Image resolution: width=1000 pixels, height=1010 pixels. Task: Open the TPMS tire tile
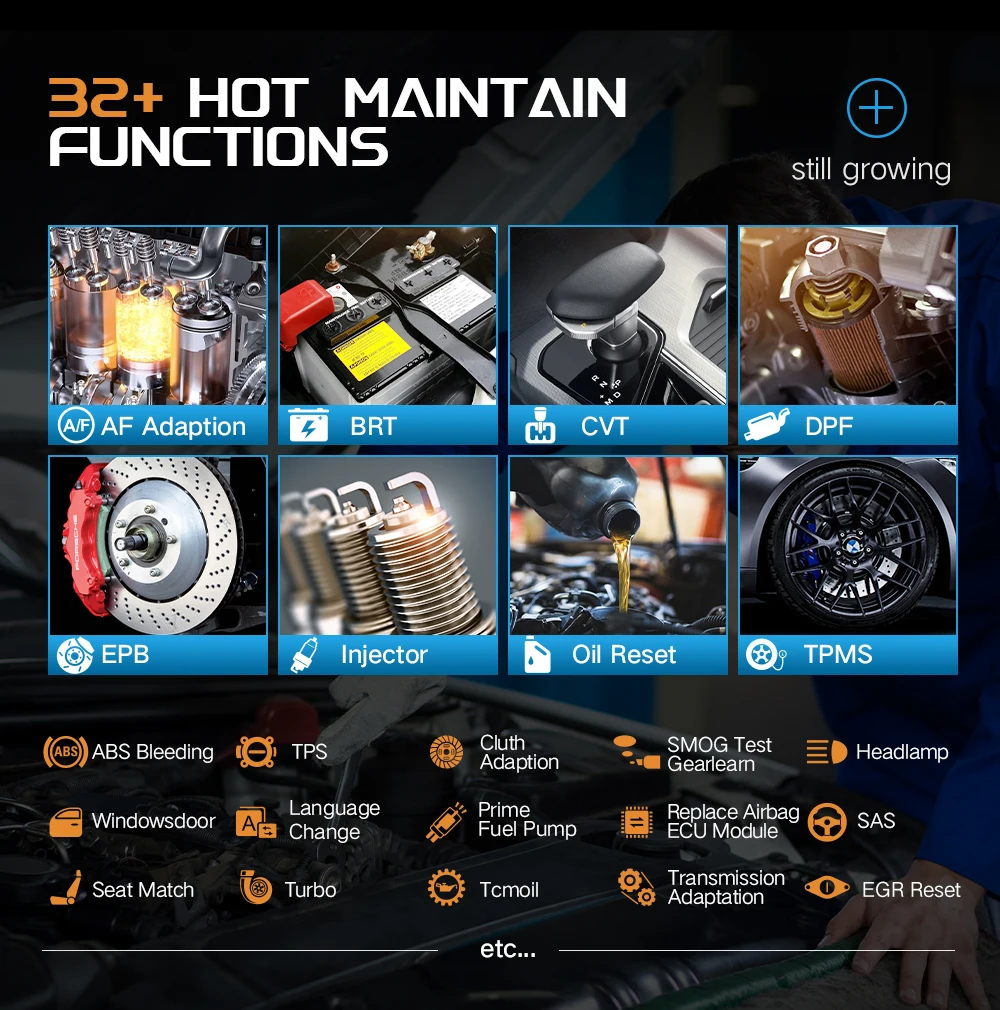click(848, 565)
